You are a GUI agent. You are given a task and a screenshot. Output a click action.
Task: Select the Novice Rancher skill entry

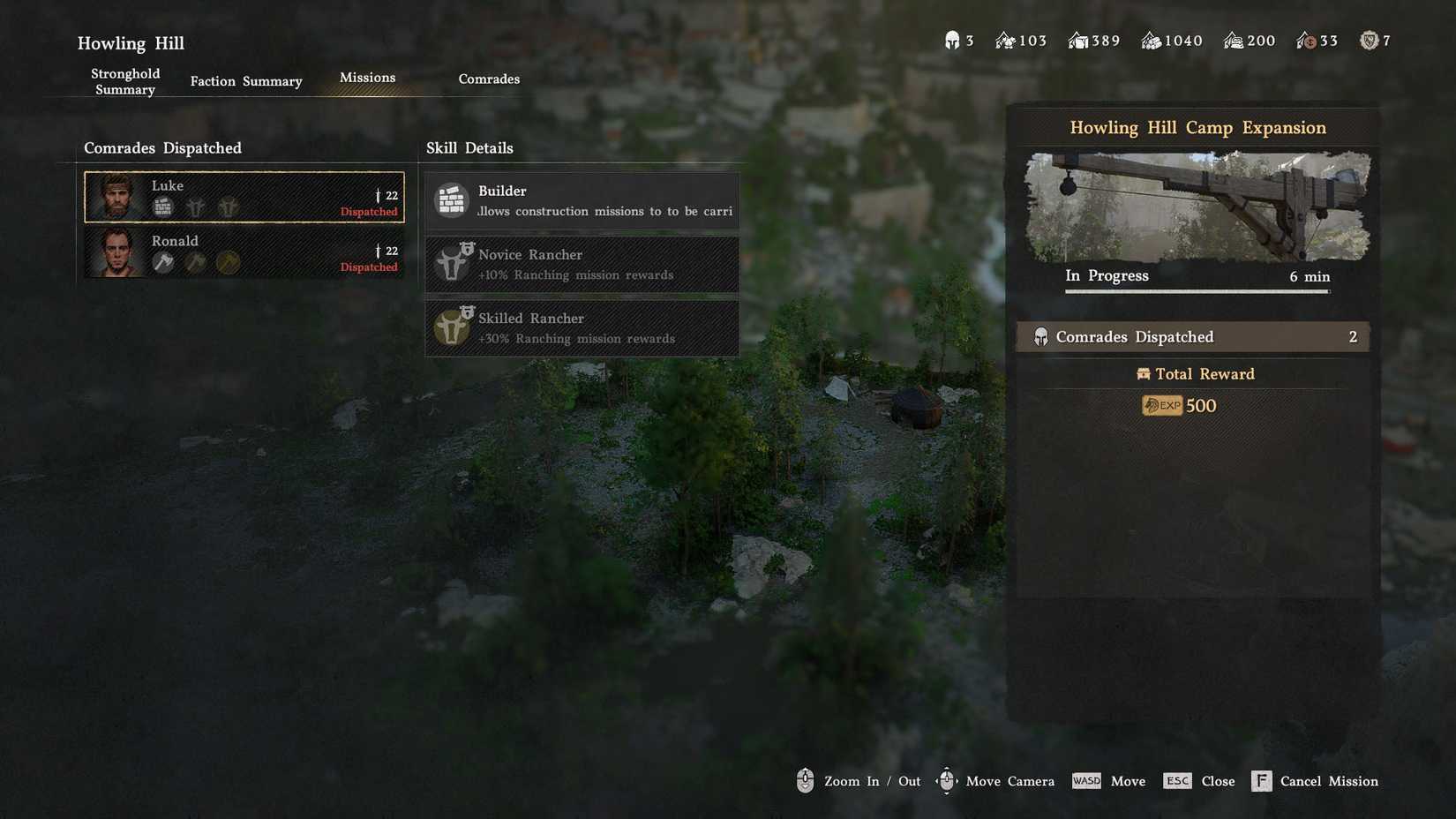click(582, 264)
